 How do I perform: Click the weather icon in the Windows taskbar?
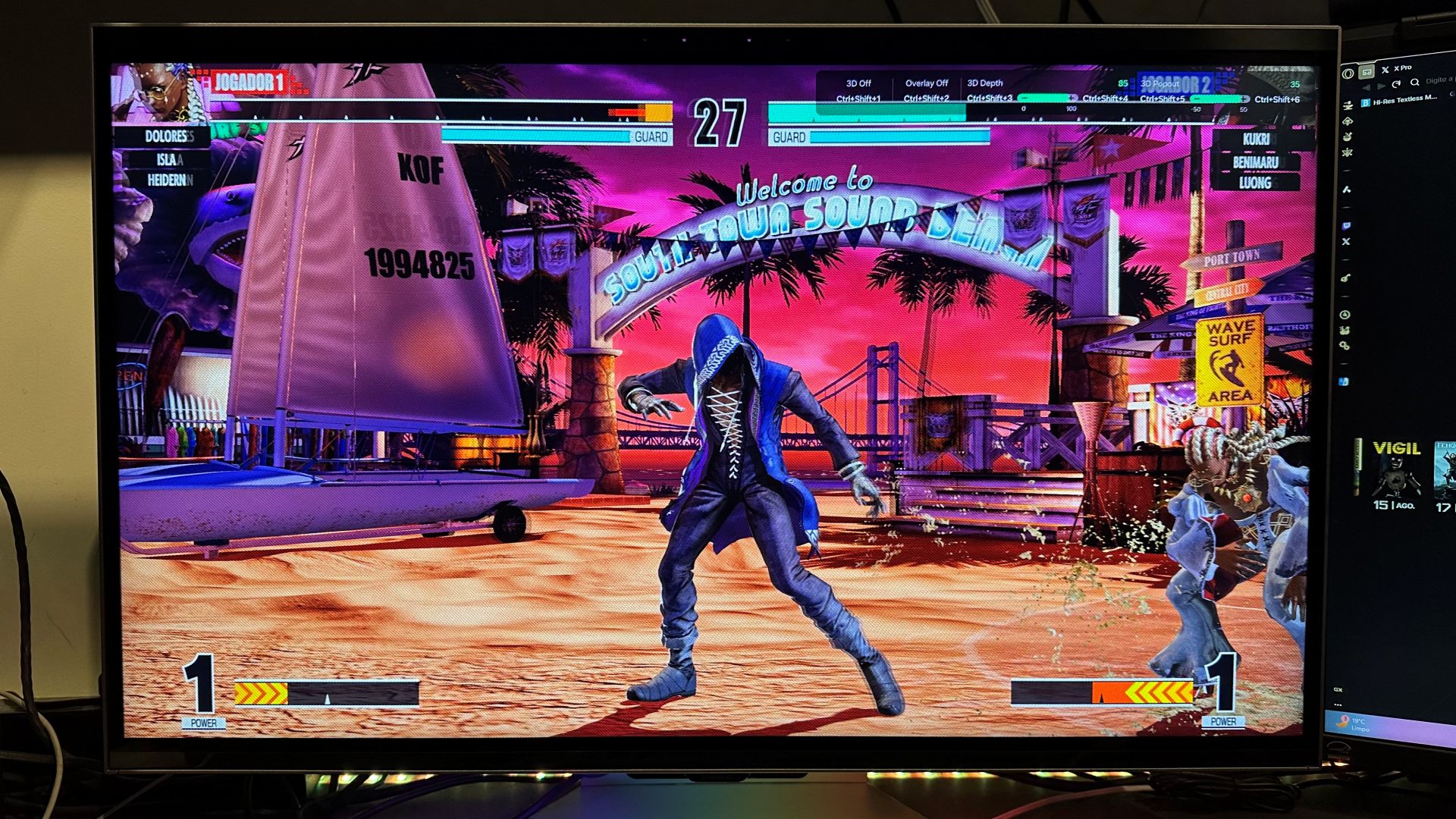(x=1342, y=722)
